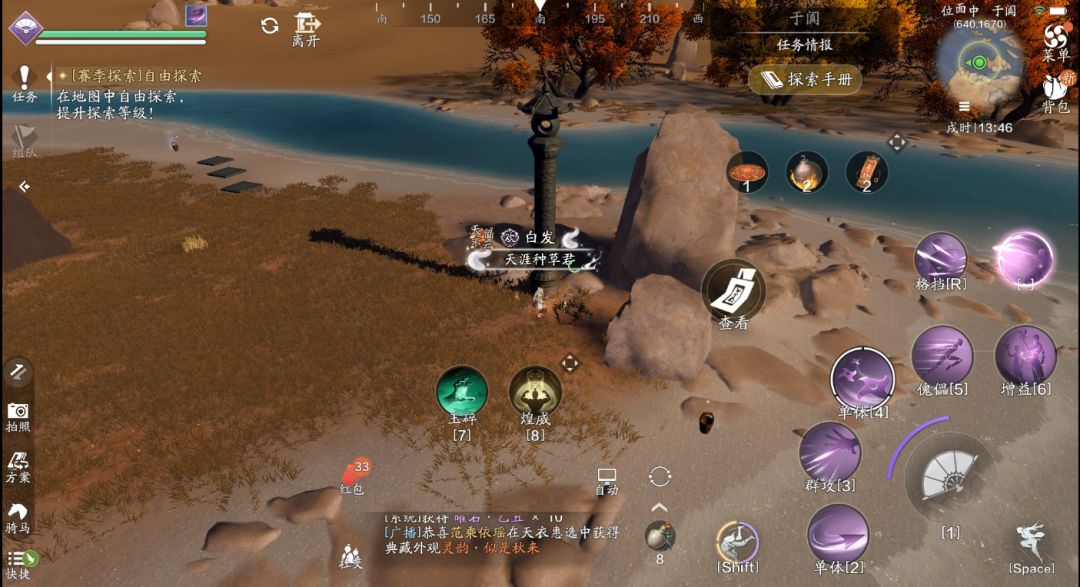Open the 任务 quest panel

pos(24,83)
